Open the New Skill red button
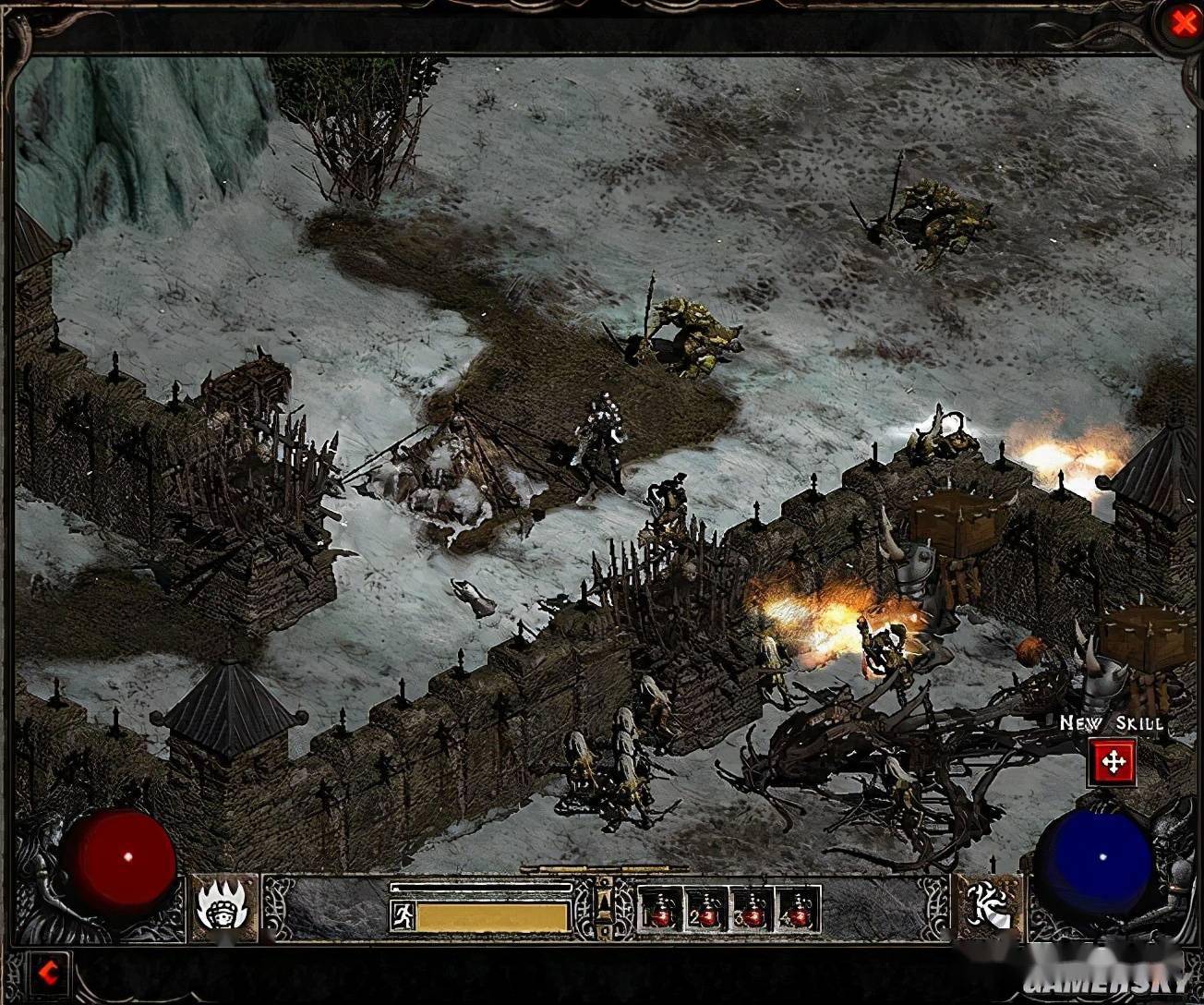 click(x=1114, y=763)
